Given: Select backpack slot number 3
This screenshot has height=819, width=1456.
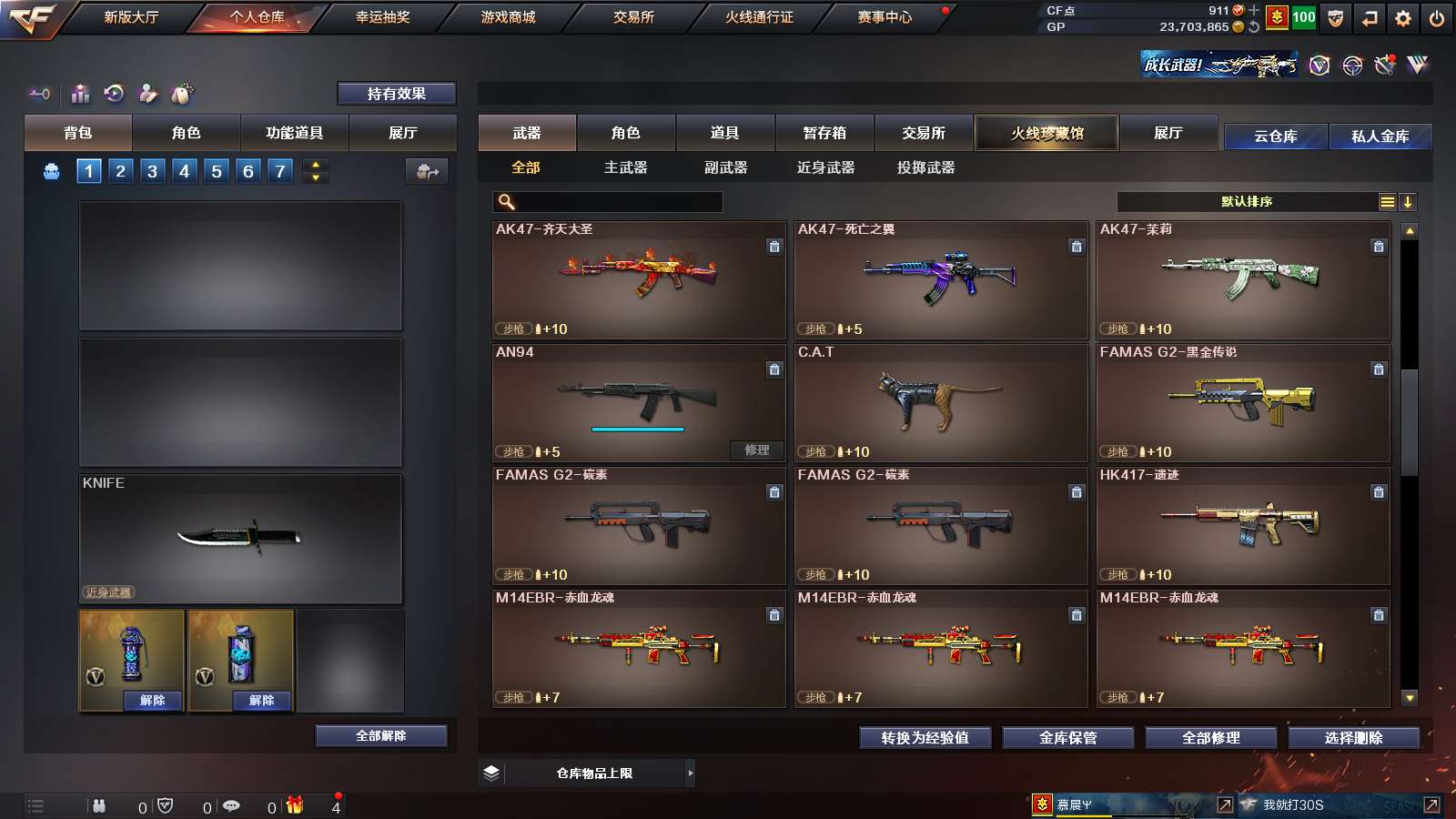Looking at the screenshot, I should [152, 171].
